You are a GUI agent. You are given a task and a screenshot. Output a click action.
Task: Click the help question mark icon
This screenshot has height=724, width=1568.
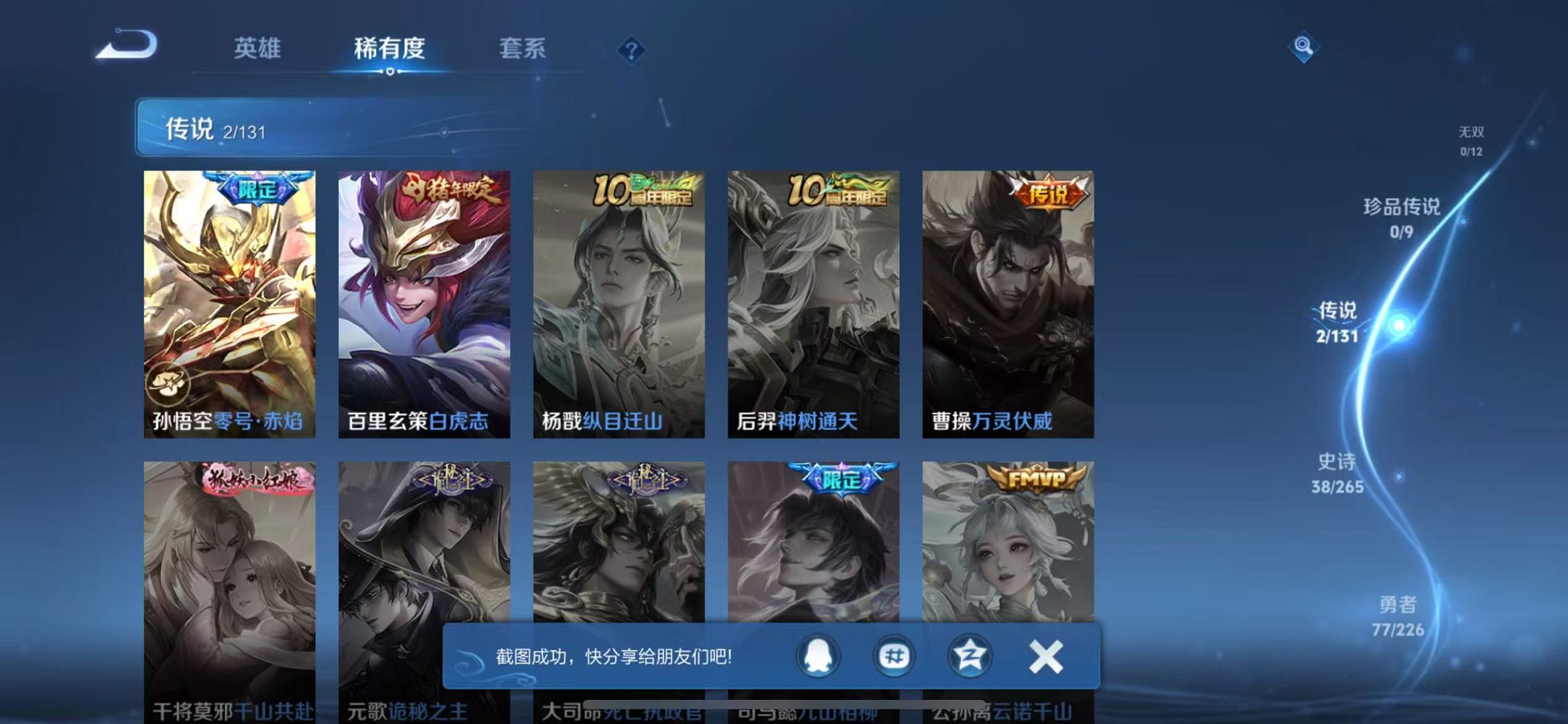631,50
